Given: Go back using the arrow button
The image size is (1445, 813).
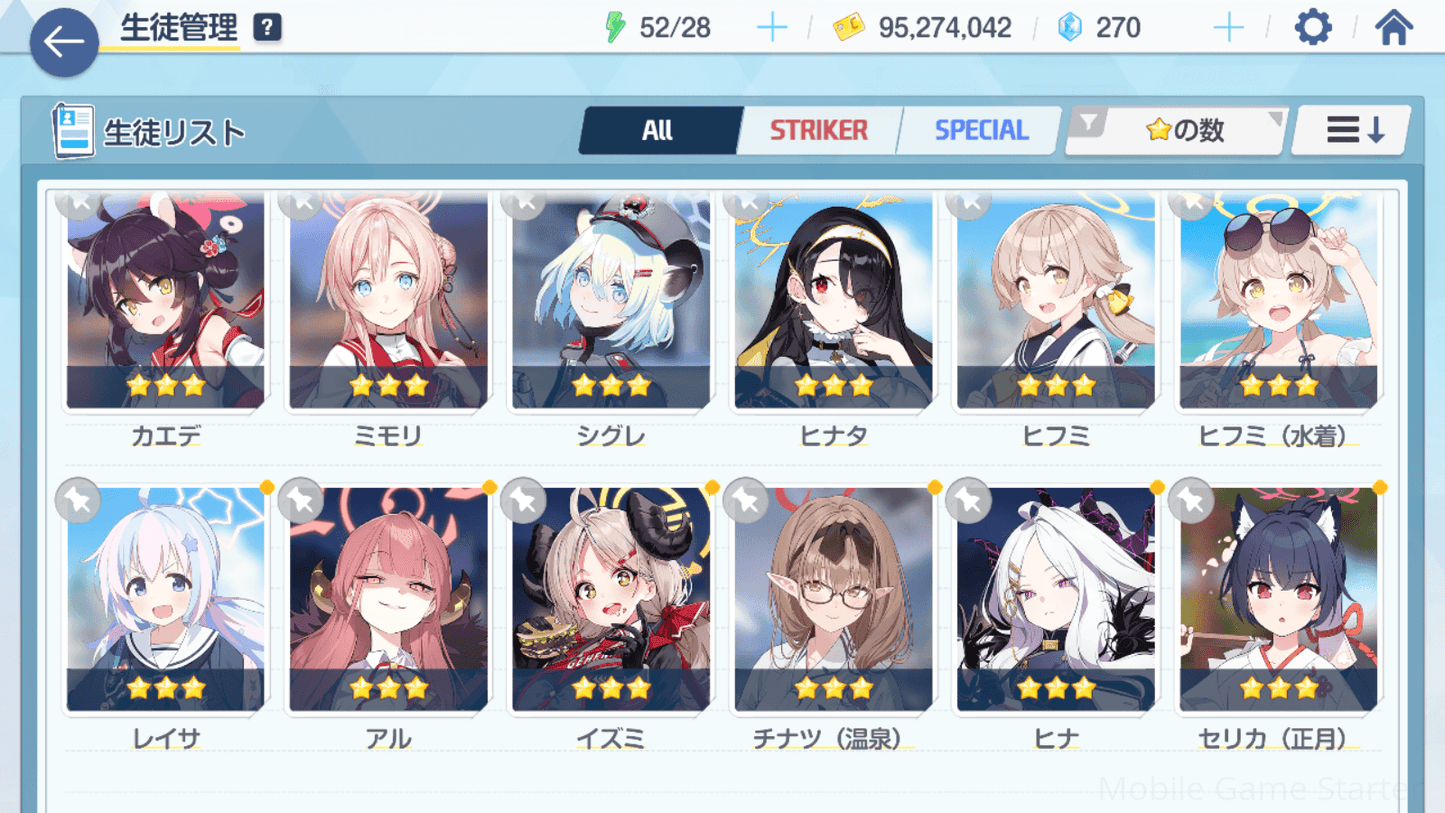Looking at the screenshot, I should tap(64, 42).
